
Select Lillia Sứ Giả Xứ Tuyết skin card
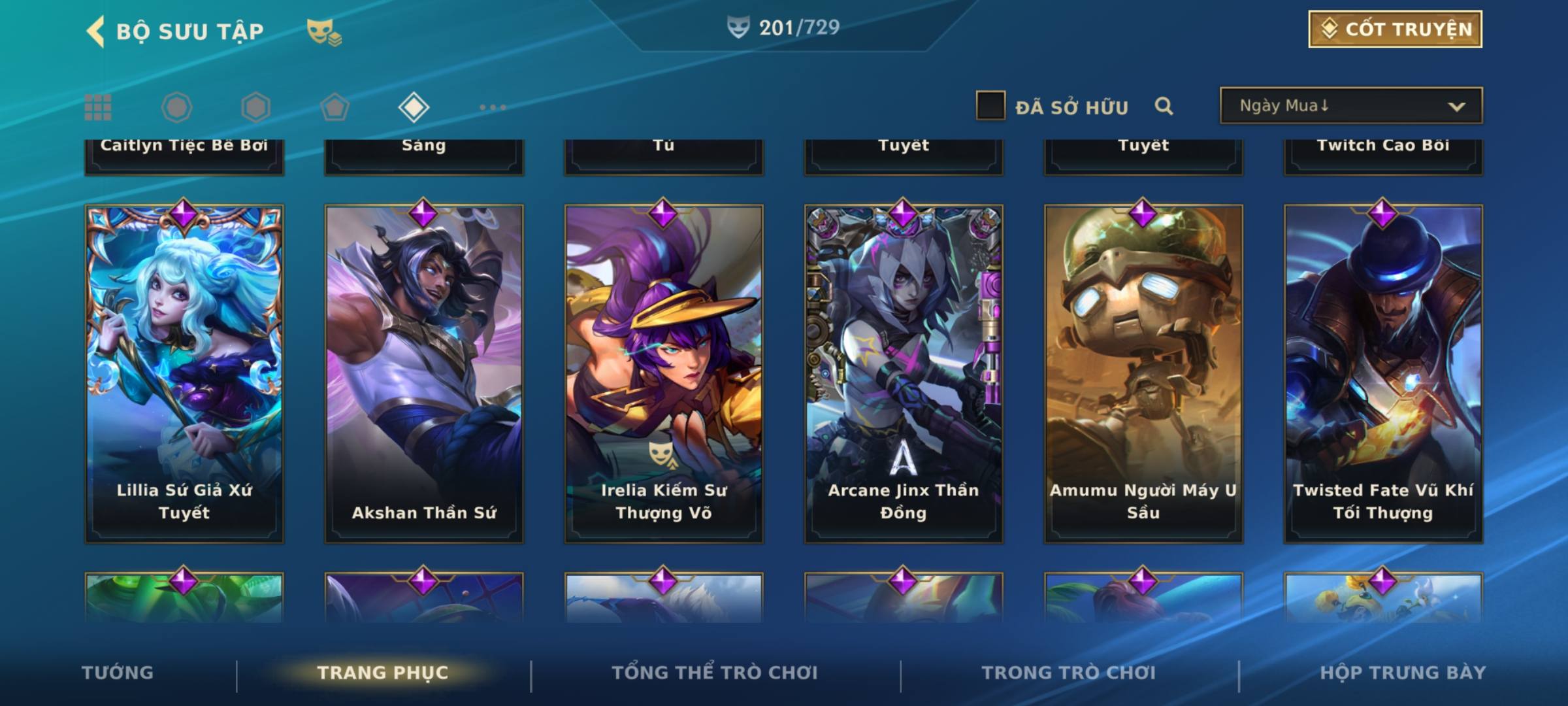tap(184, 374)
